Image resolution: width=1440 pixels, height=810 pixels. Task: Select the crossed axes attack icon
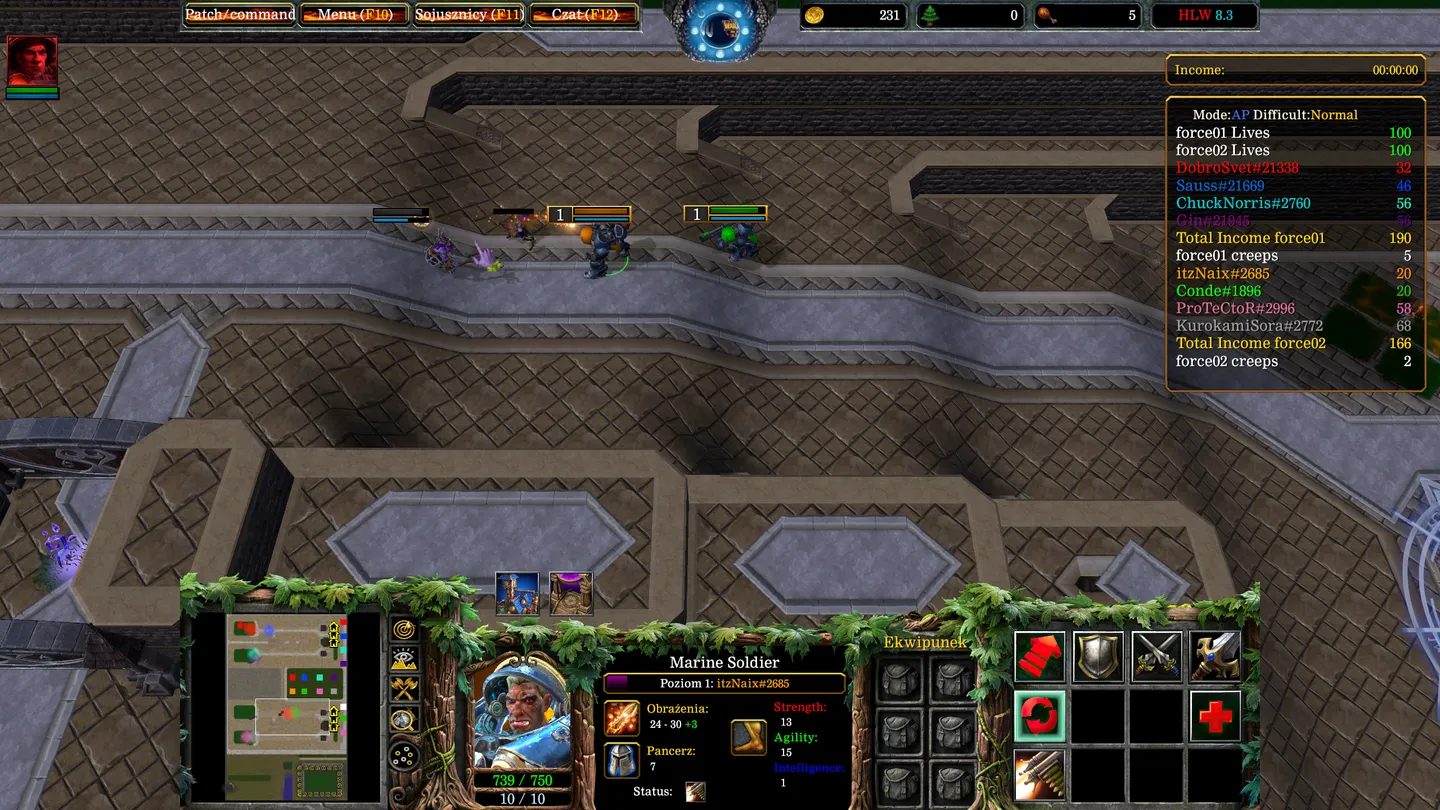(x=405, y=688)
